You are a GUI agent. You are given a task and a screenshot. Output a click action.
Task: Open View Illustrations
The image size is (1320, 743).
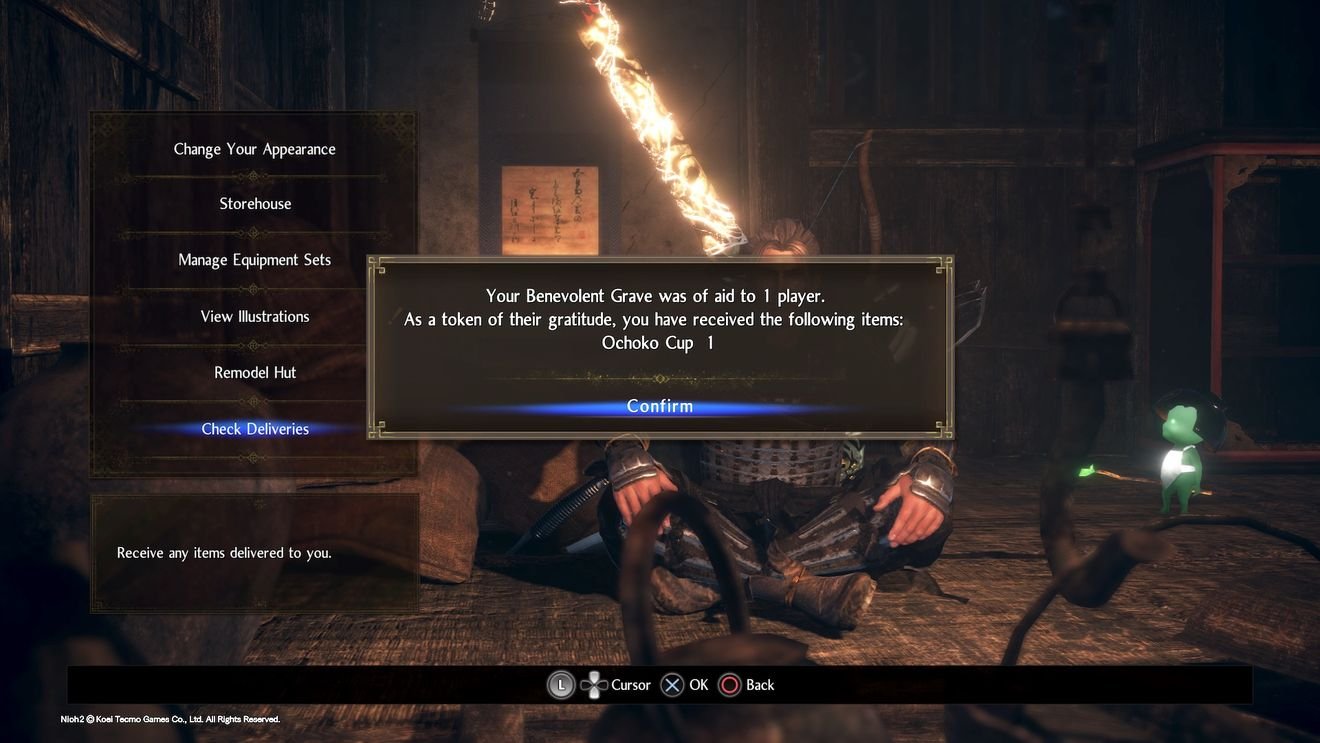(254, 315)
